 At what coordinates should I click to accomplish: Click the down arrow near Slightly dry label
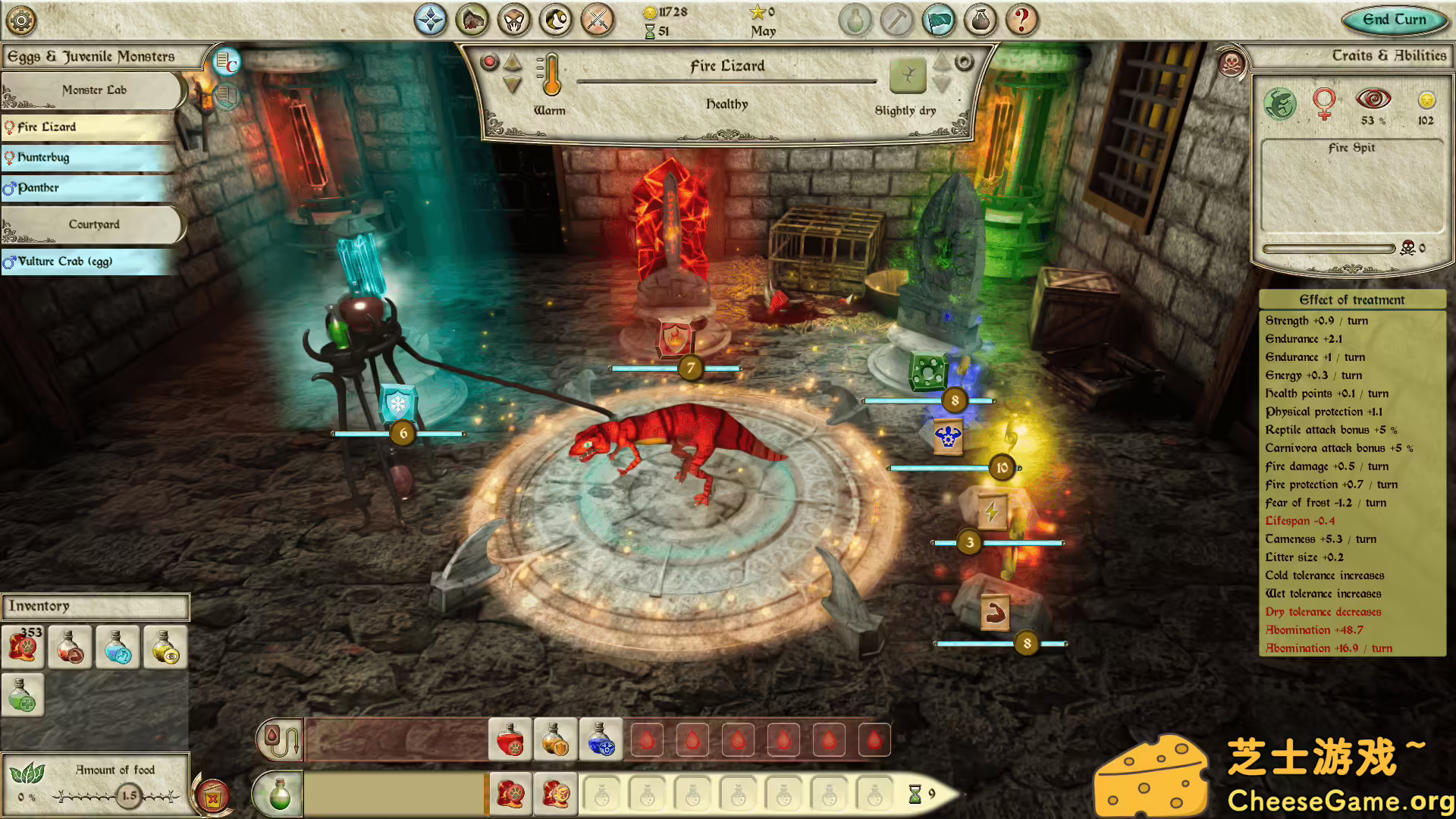click(x=943, y=81)
